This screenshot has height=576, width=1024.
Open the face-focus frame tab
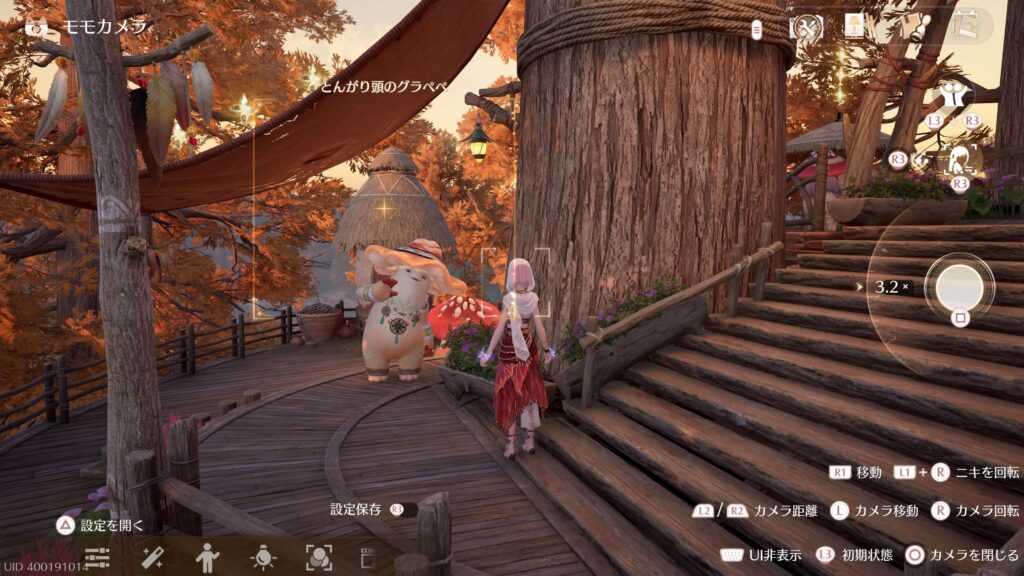[x=318, y=557]
